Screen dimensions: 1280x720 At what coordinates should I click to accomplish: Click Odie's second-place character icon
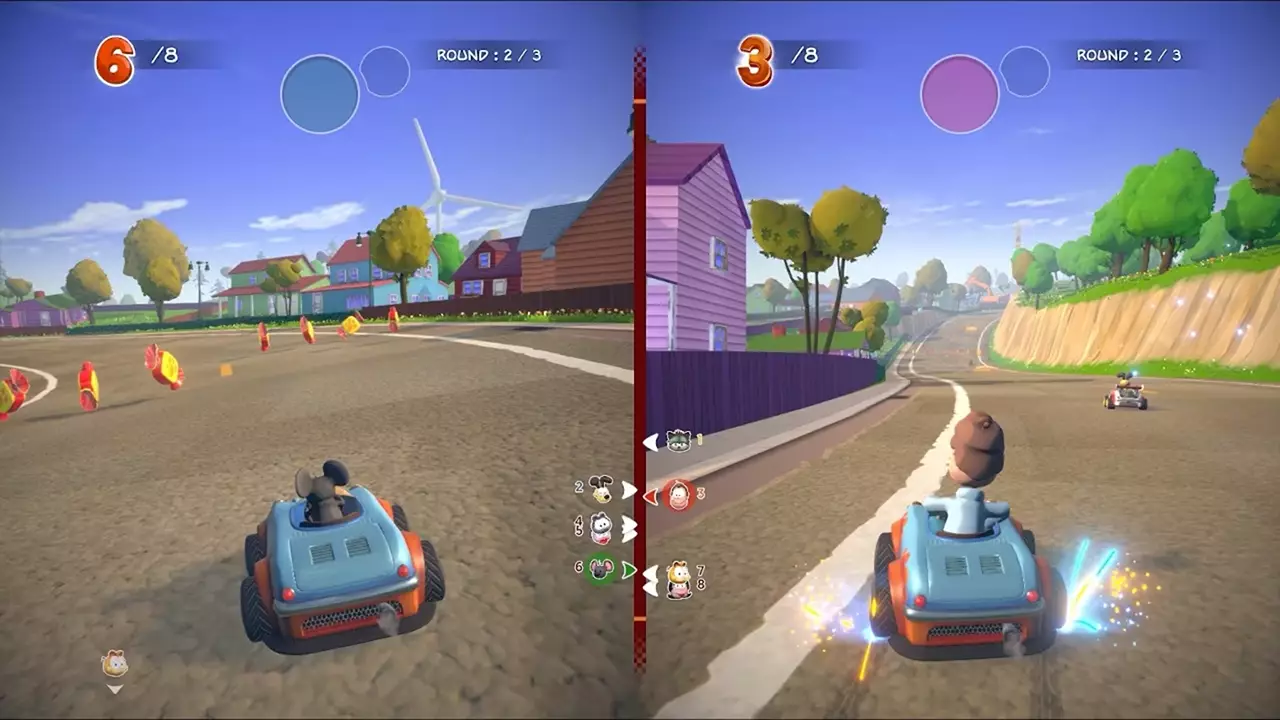[x=601, y=490]
